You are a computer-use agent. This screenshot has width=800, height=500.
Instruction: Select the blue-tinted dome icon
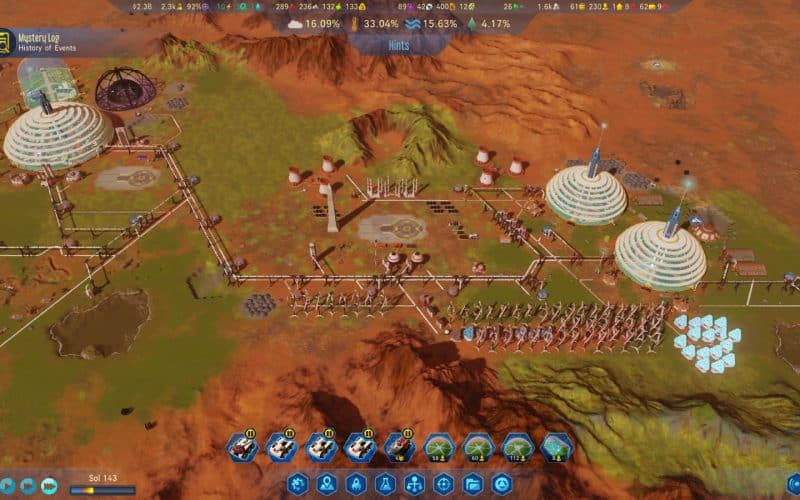pyautogui.click(x=557, y=447)
